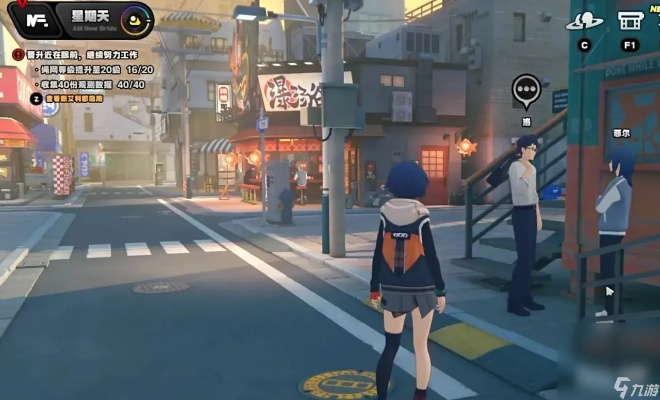Talk using the speech bubble marker

pos(526,90)
